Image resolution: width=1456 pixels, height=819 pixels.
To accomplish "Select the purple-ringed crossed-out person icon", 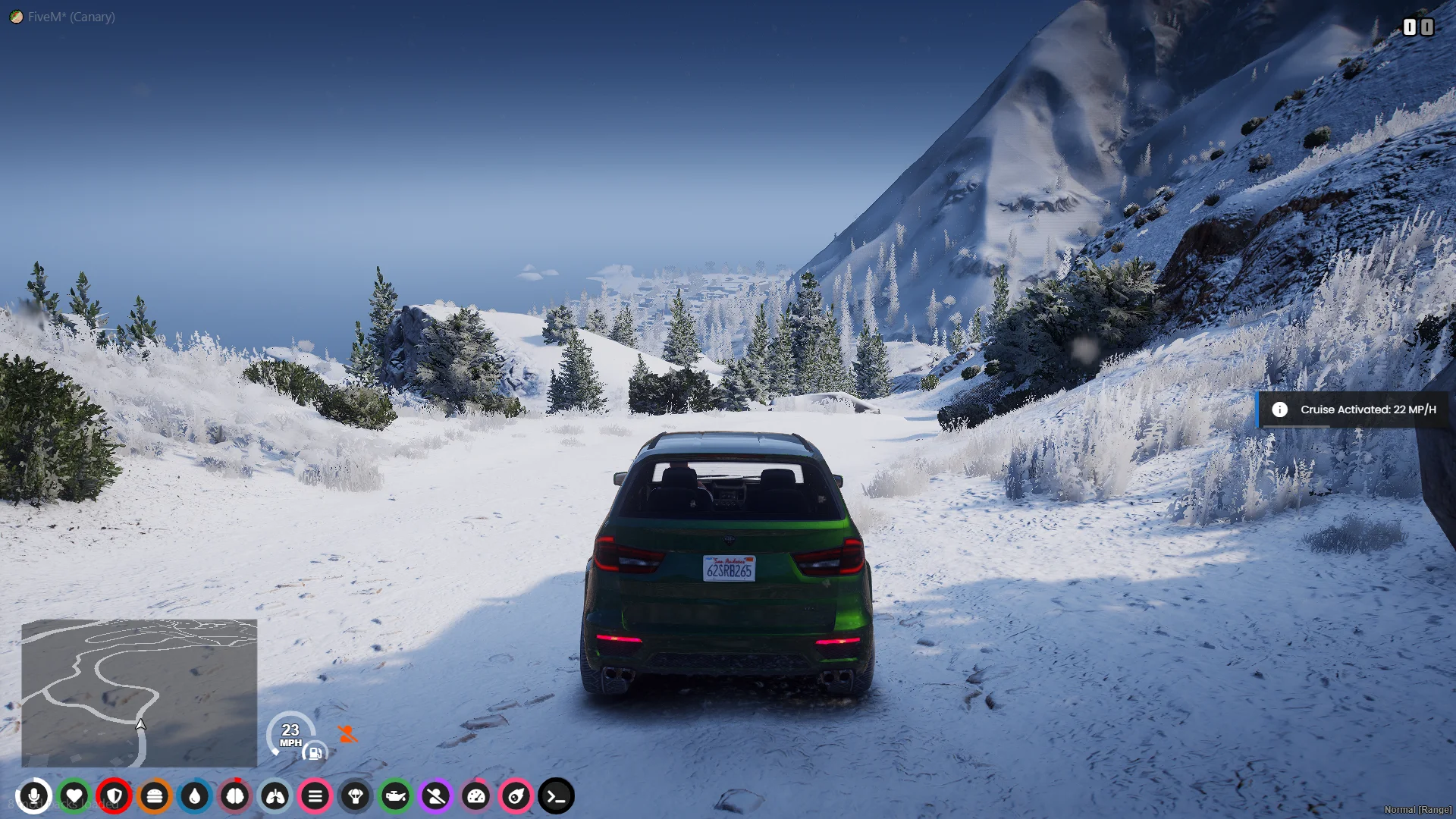I will (x=436, y=796).
